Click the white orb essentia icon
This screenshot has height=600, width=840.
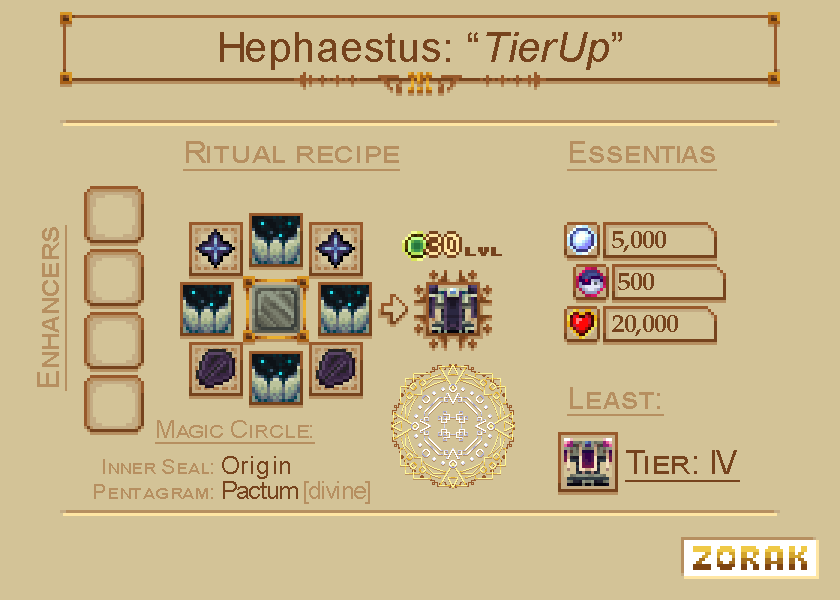click(582, 240)
